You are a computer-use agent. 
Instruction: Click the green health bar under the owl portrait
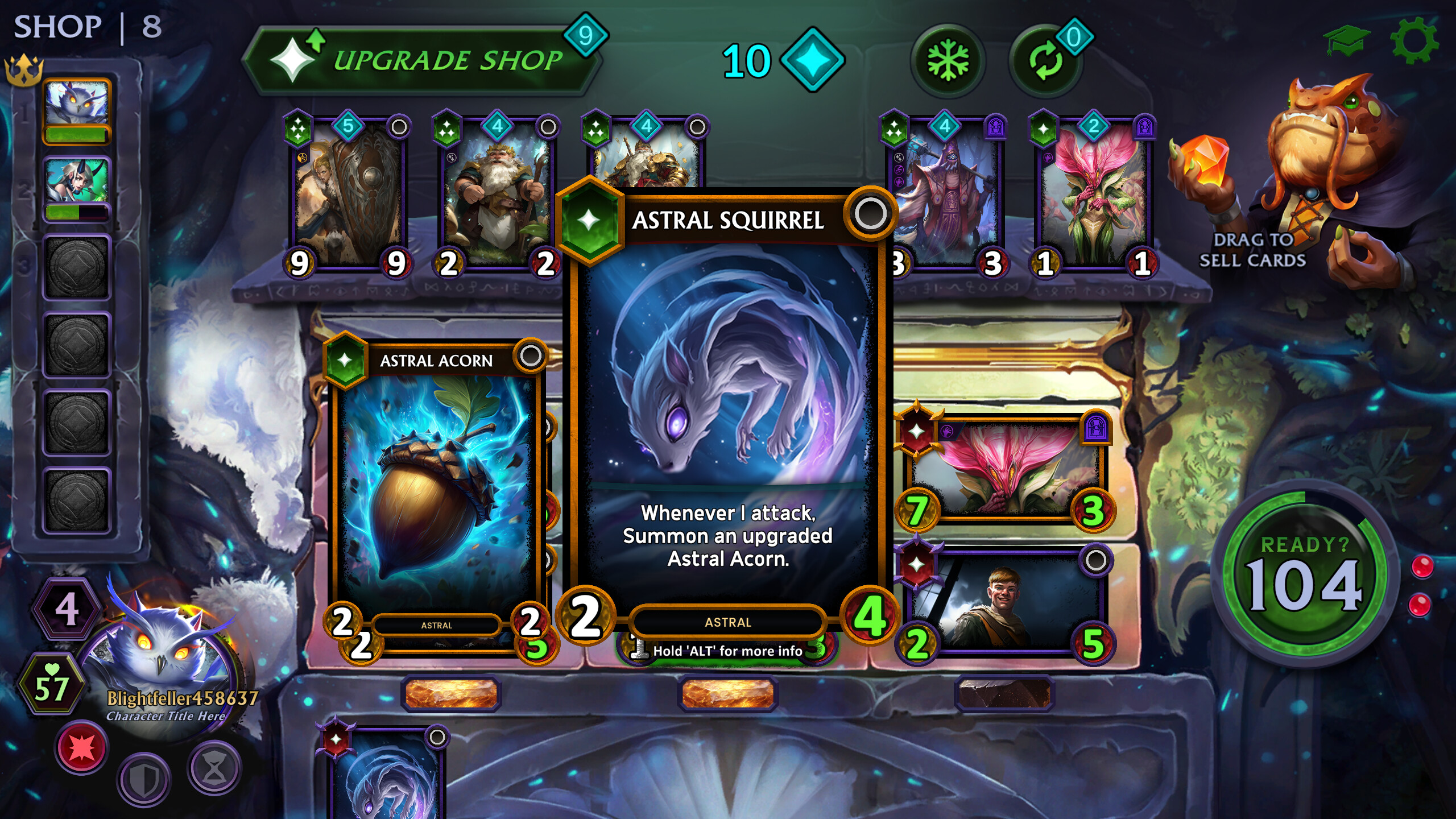(x=75, y=136)
